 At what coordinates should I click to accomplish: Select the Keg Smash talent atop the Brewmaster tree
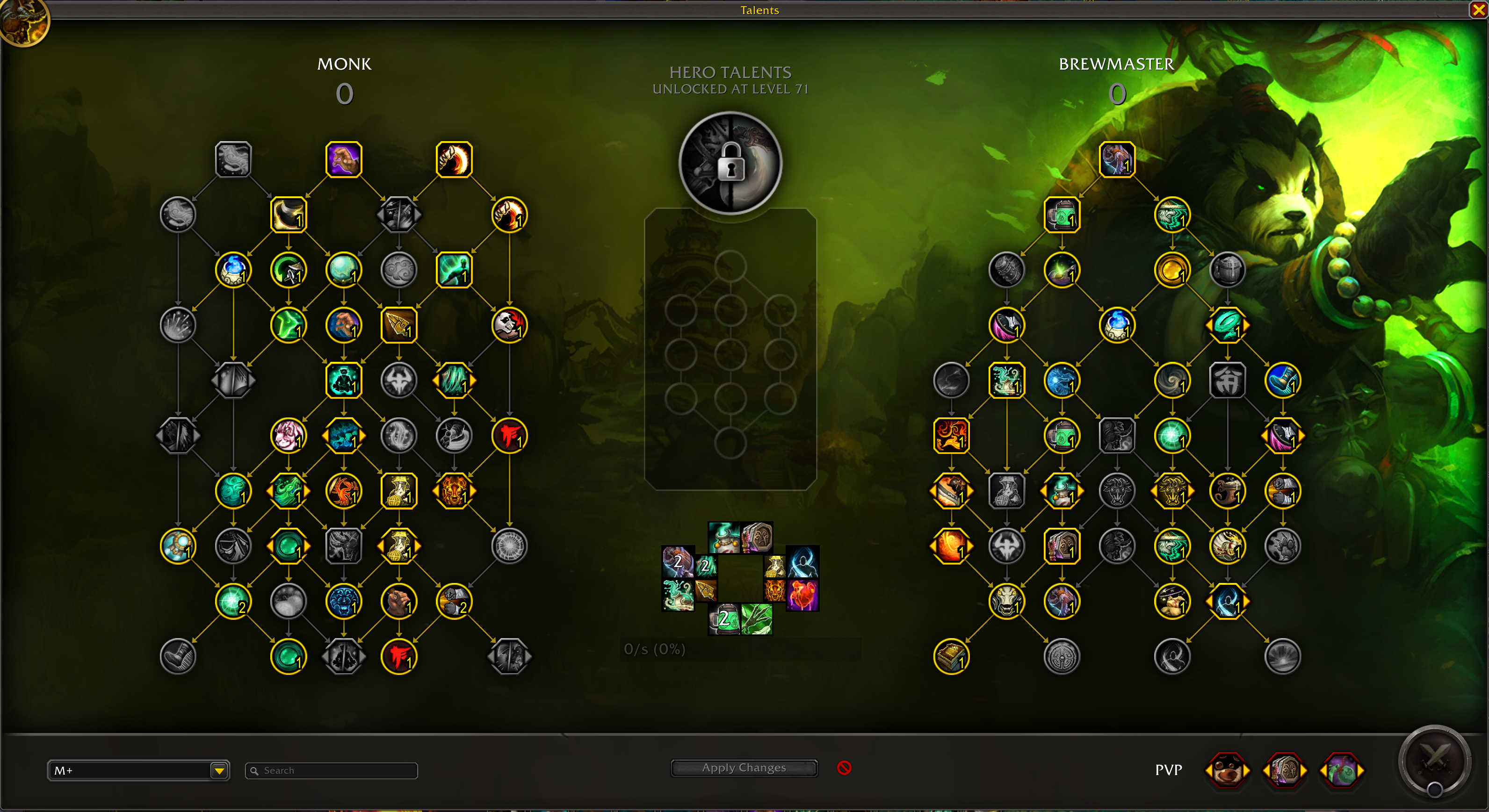[1117, 159]
